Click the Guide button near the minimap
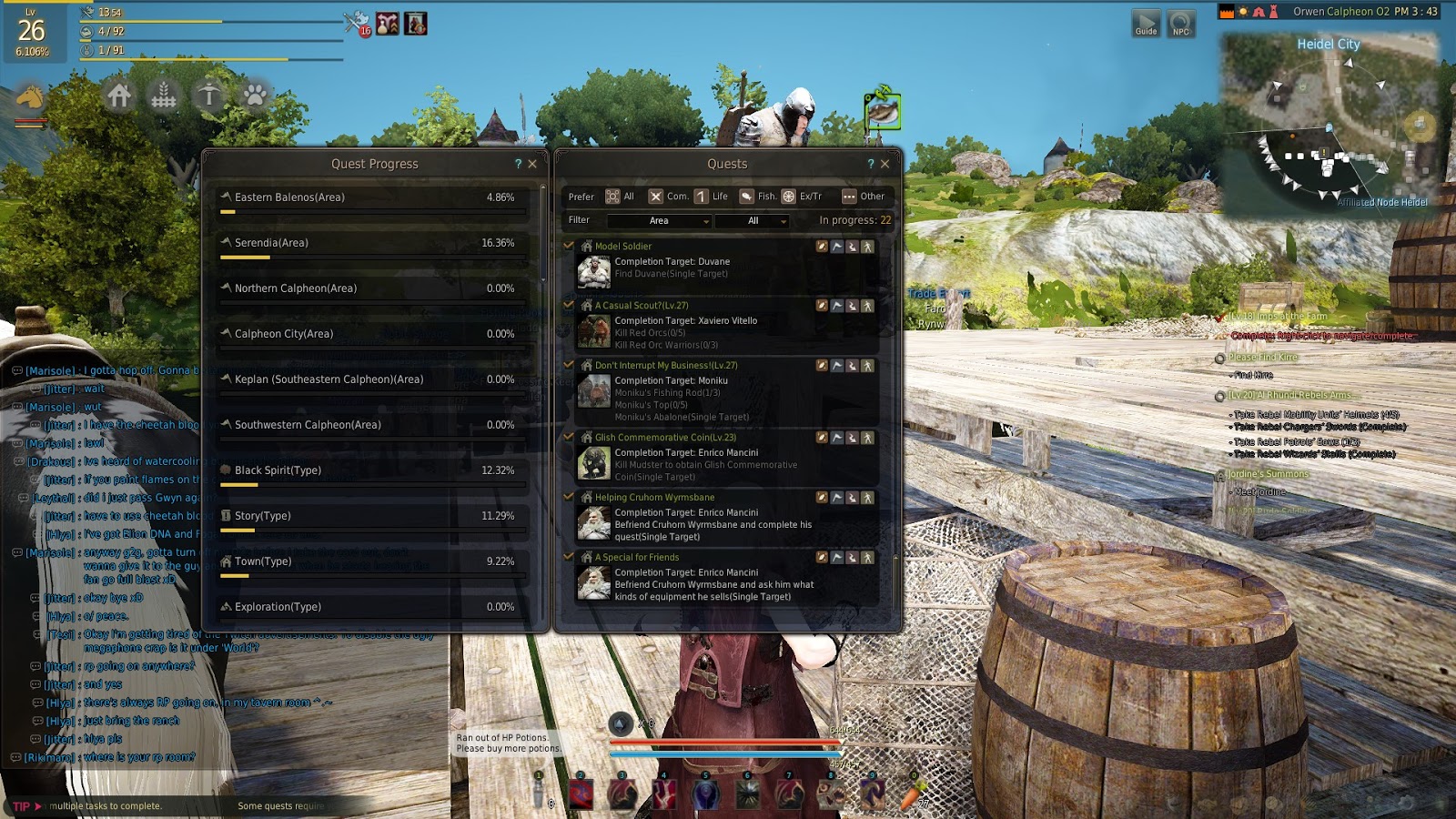 [1146, 23]
